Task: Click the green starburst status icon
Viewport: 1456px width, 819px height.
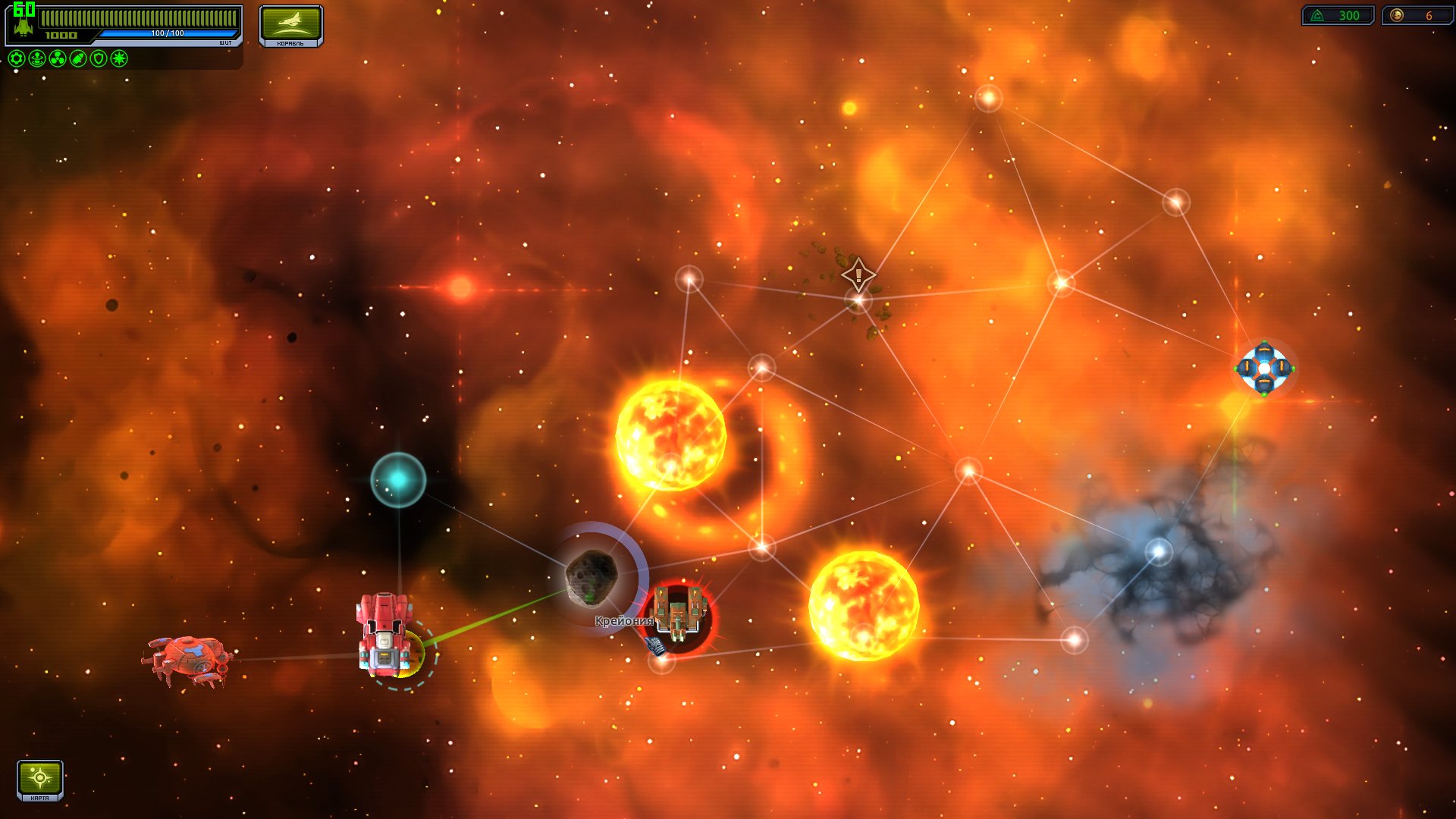Action: 119,58
